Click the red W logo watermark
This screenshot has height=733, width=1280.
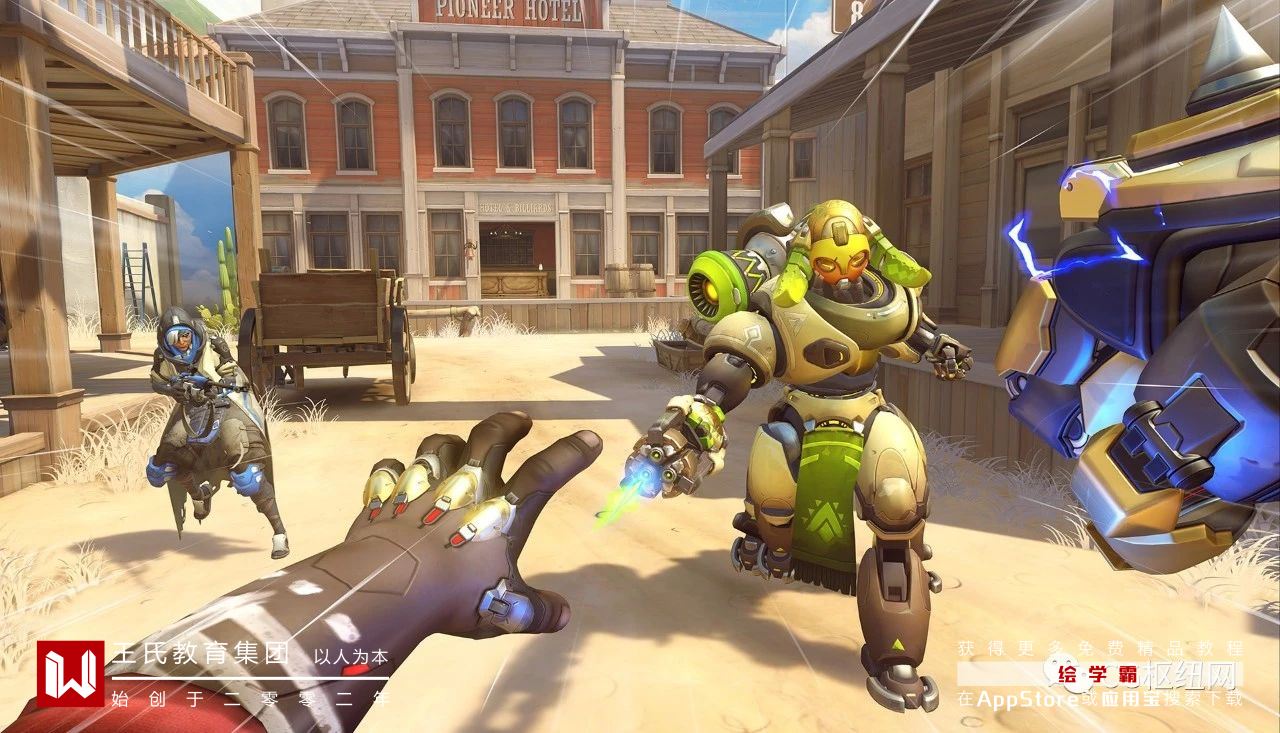[x=70, y=673]
